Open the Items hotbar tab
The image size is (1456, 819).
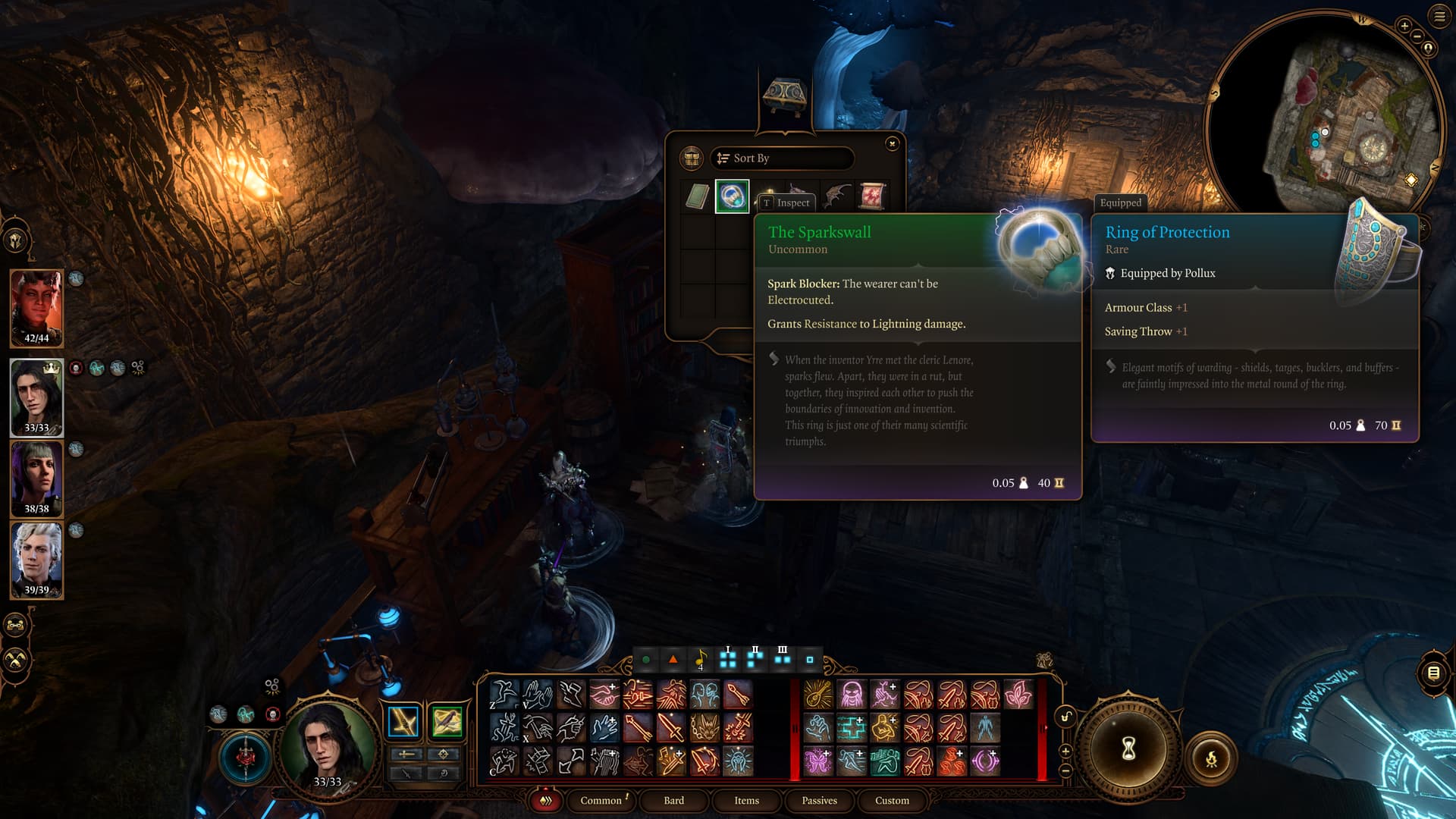[x=746, y=800]
